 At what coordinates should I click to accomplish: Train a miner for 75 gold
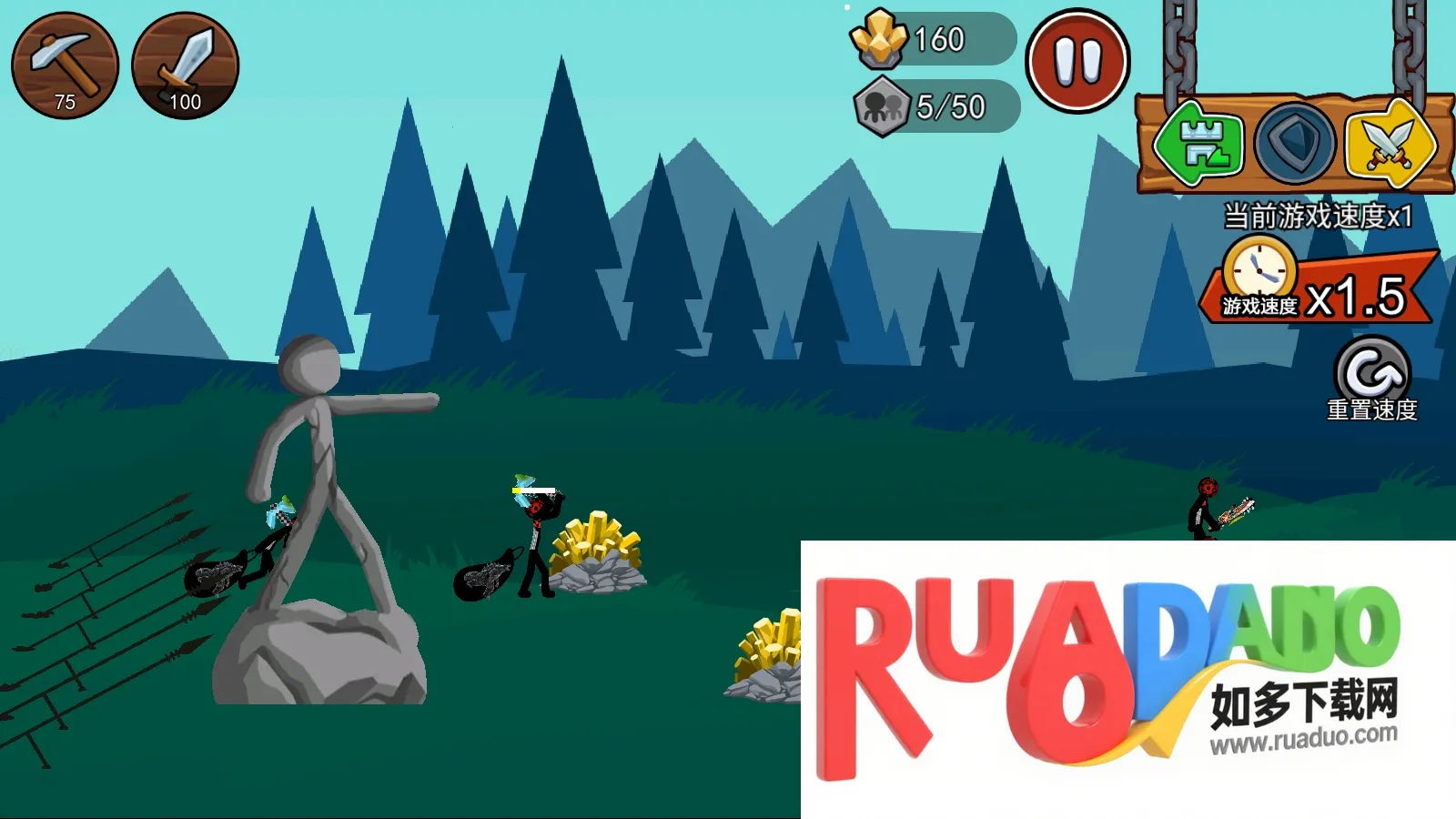(x=65, y=66)
